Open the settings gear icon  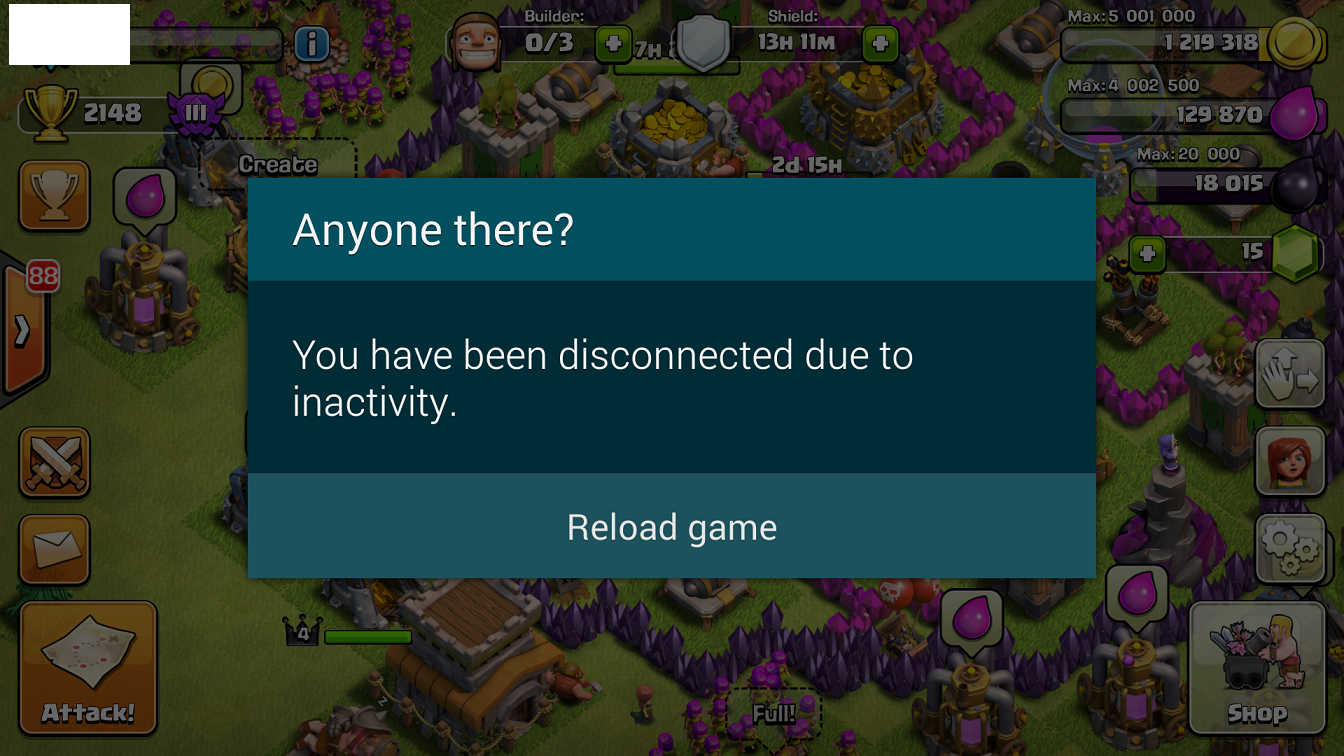pos(1290,548)
